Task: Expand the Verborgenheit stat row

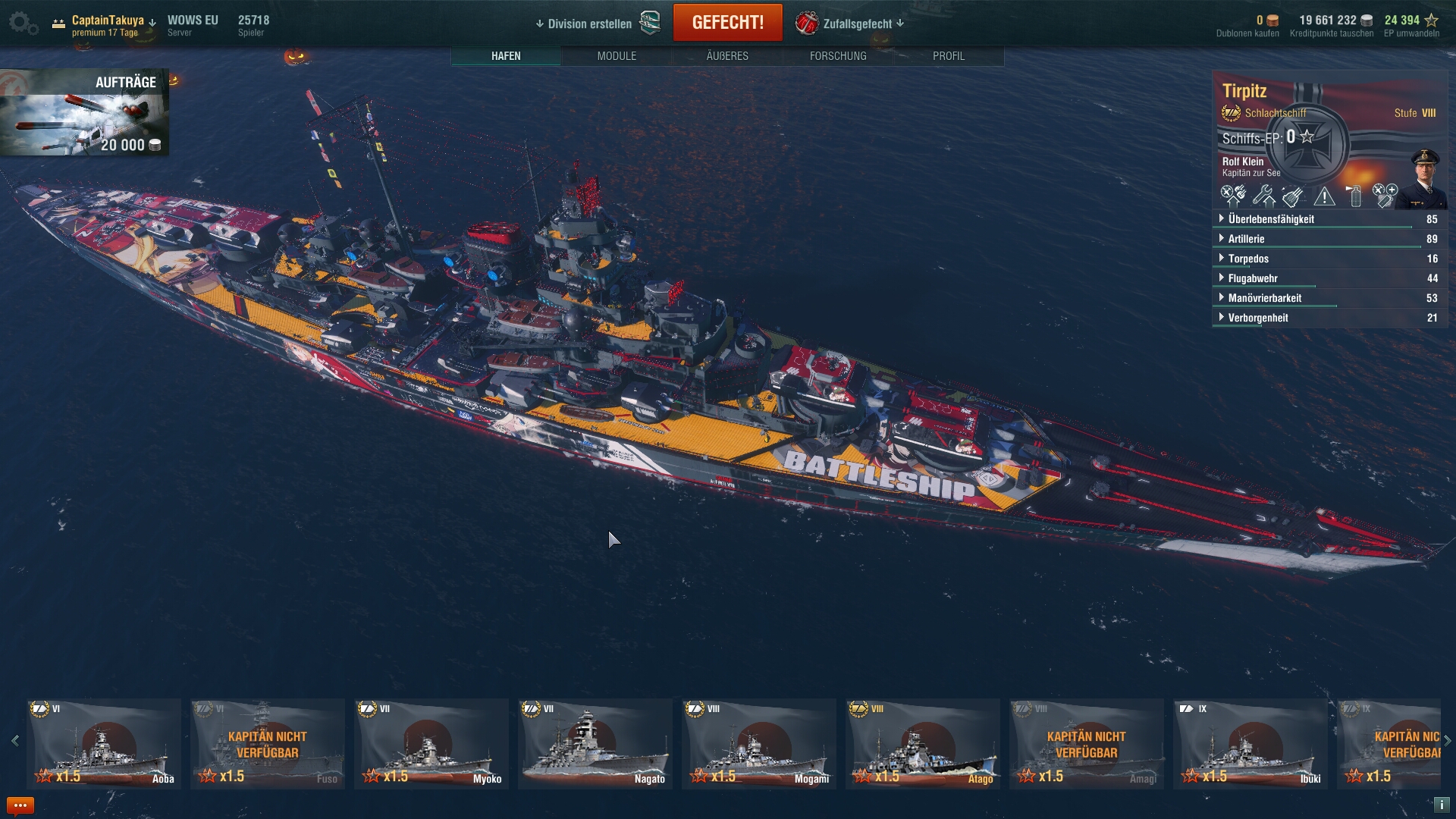Action: (1258, 318)
